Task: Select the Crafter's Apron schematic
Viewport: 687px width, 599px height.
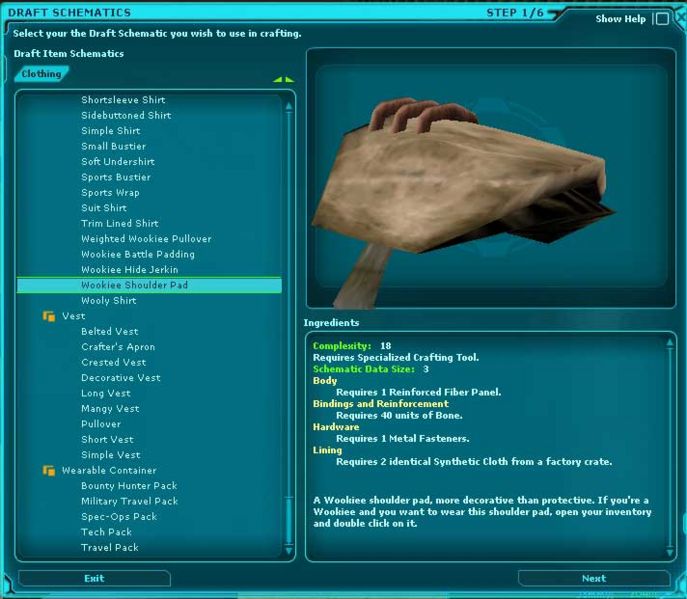Action: 119,347
